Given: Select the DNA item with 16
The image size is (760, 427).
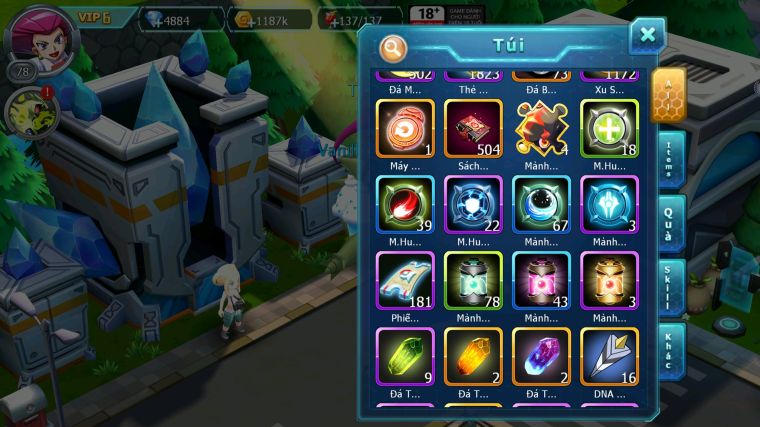Looking at the screenshot, I should [x=609, y=357].
